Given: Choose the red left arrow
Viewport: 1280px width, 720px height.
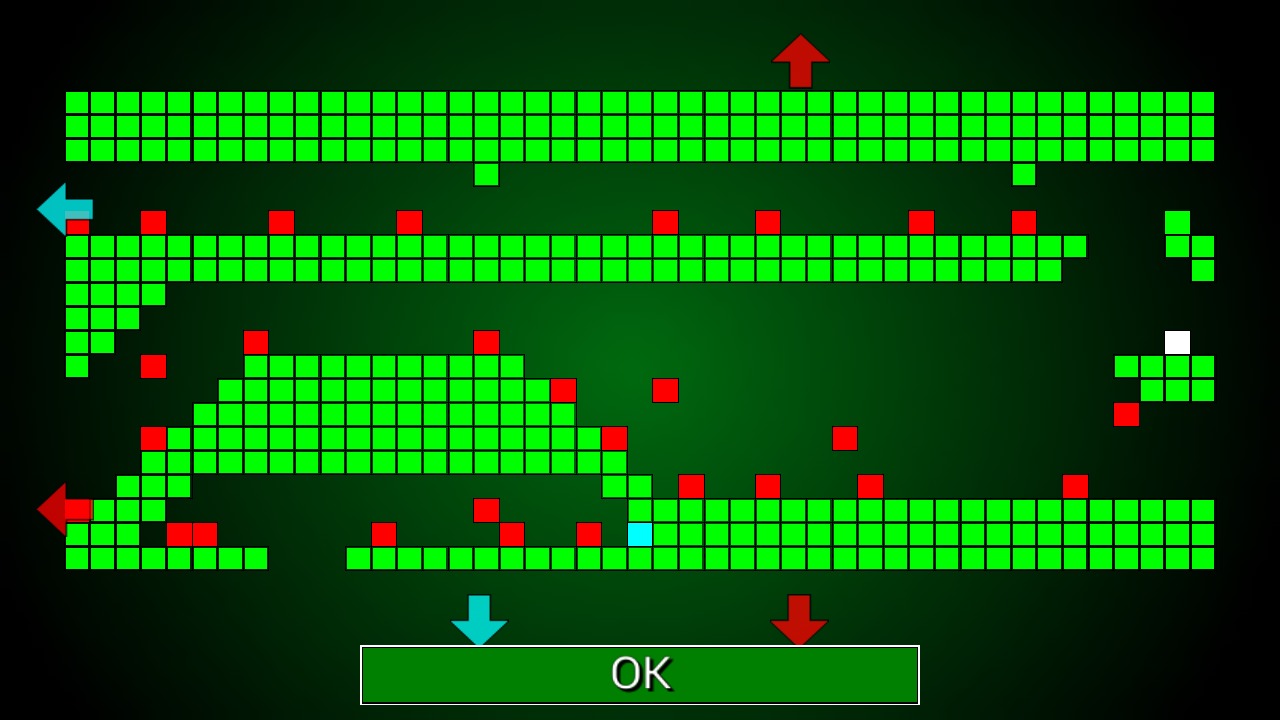Looking at the screenshot, I should [58, 508].
